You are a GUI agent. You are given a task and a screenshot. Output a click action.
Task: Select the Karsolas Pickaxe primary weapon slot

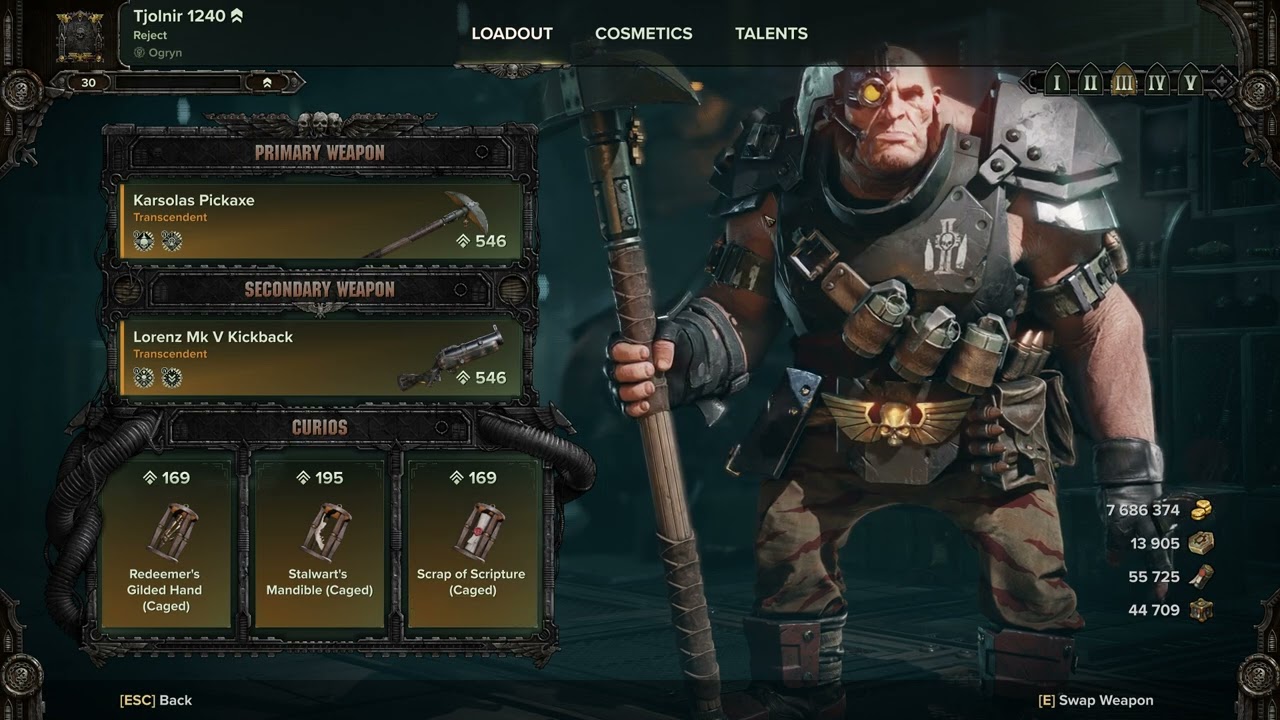(x=321, y=220)
